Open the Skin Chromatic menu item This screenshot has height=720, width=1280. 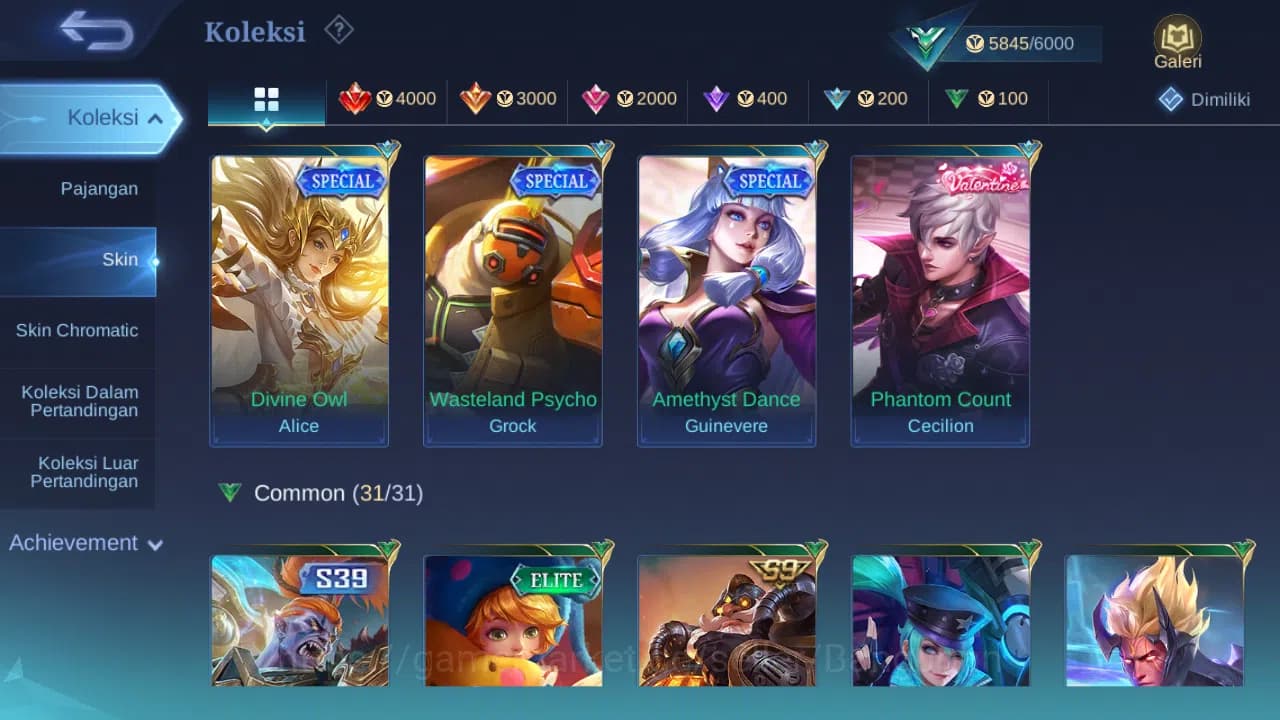[79, 330]
